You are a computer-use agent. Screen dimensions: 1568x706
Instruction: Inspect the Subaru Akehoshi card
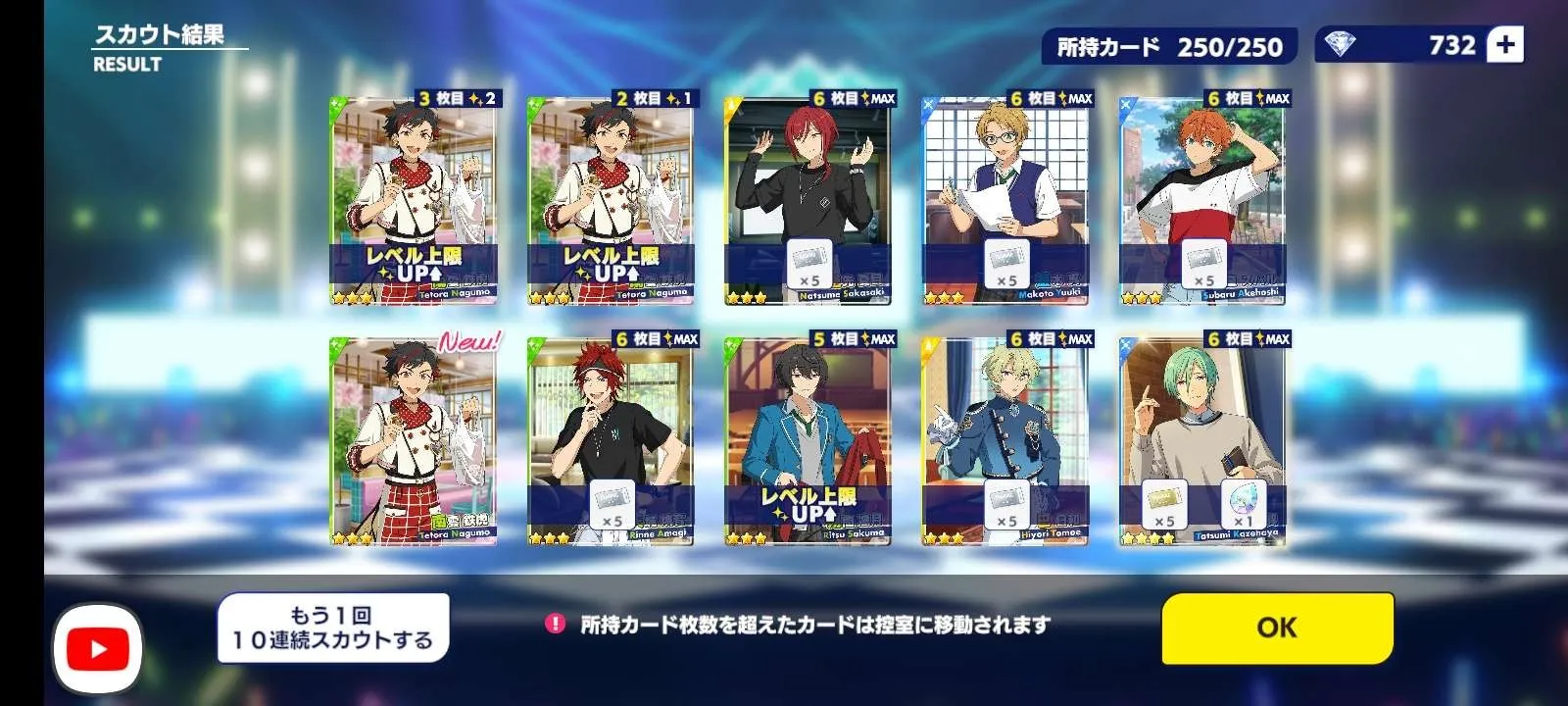1202,201
